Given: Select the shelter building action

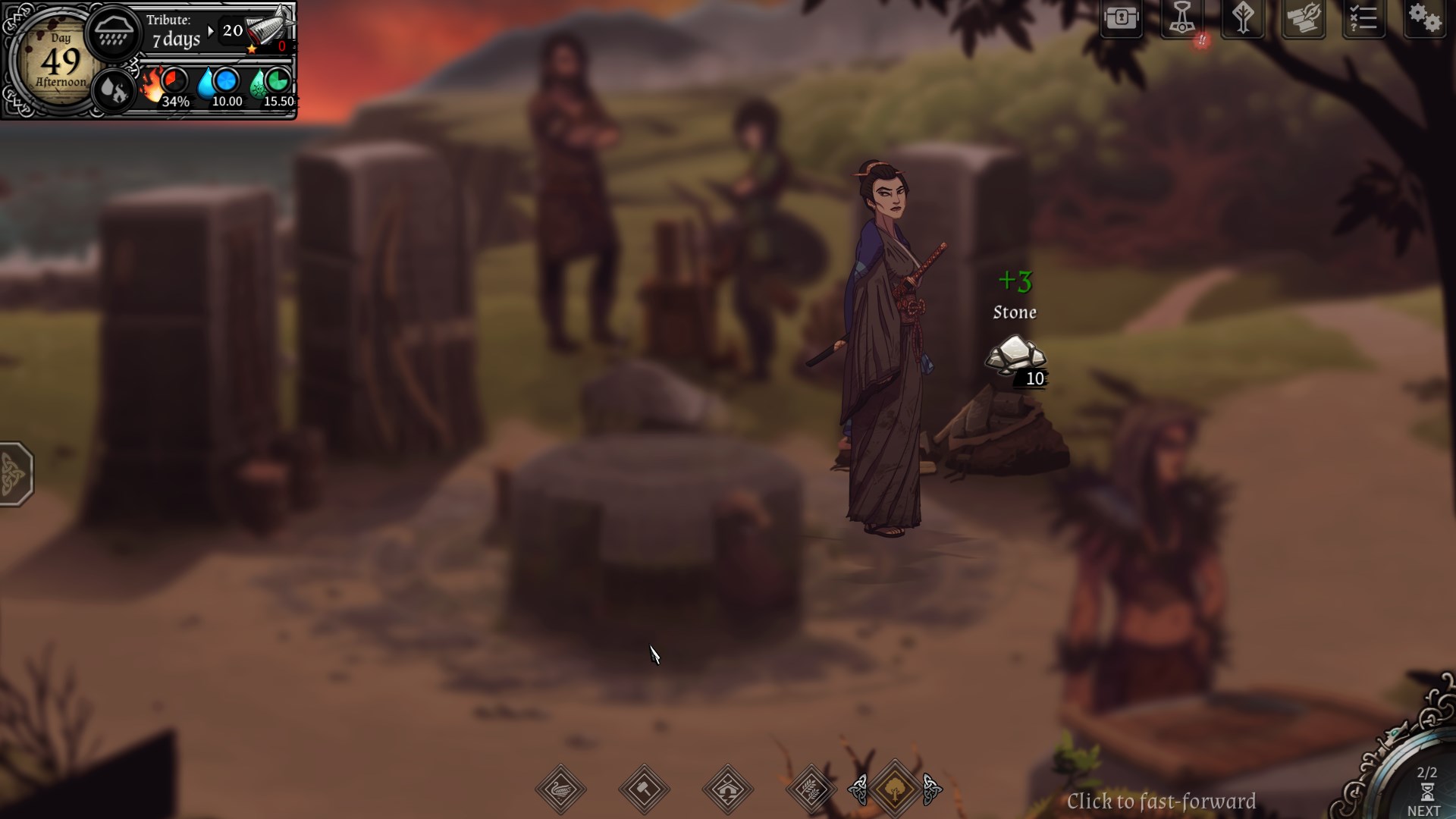Looking at the screenshot, I should 728,789.
